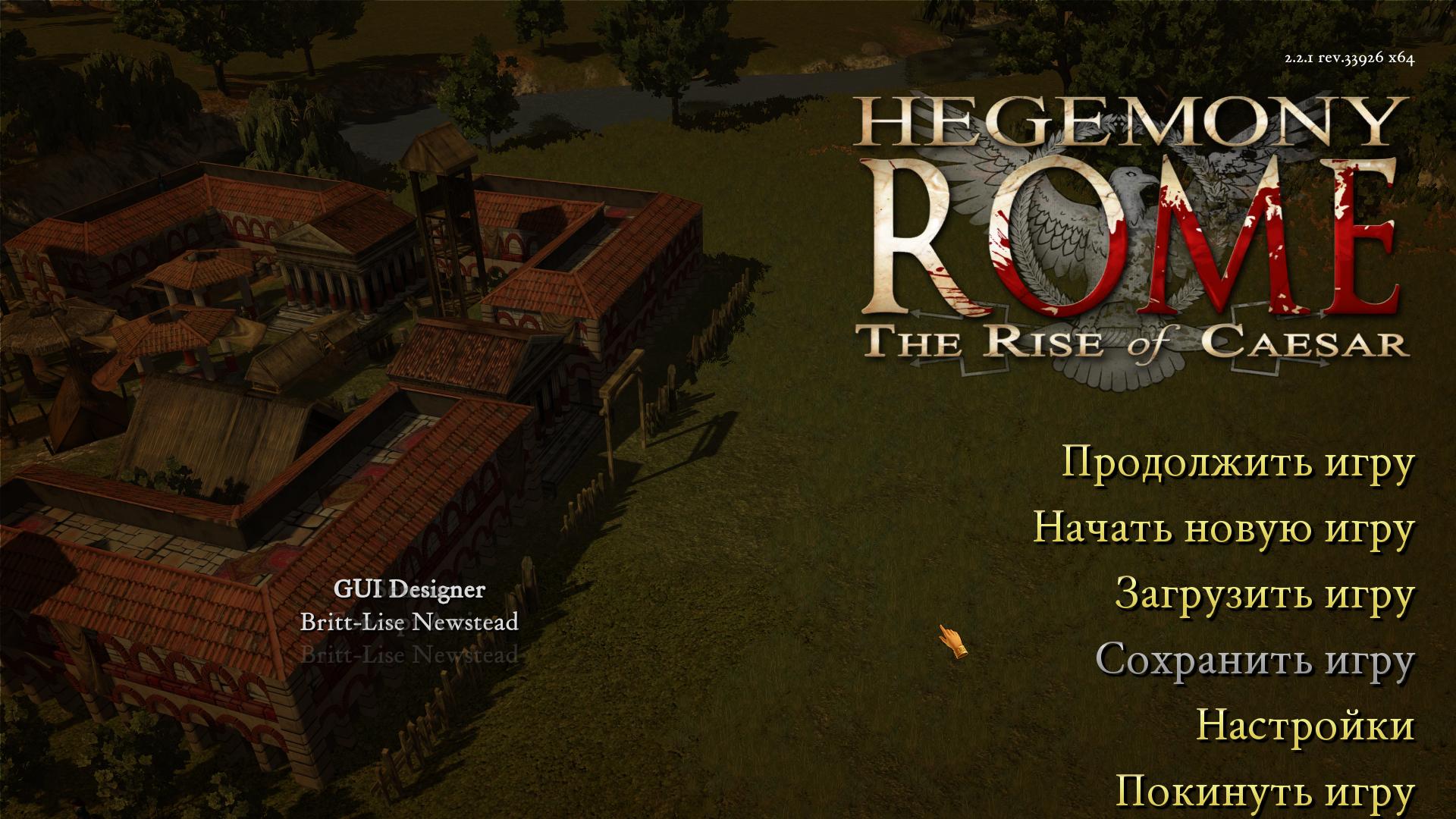1456x819 pixels.
Task: Open the "Загрузить игру" load menu
Action: [x=1264, y=594]
